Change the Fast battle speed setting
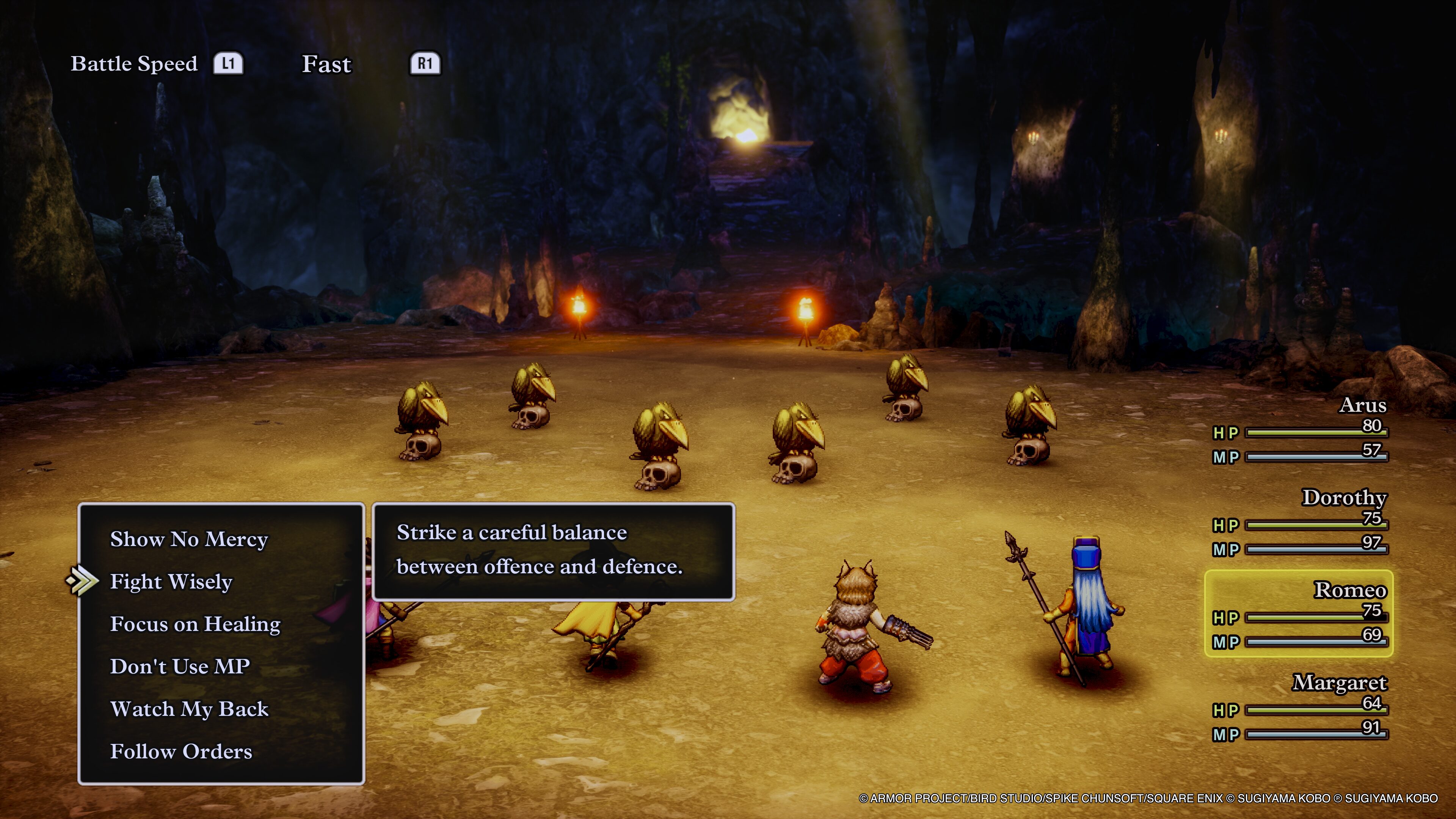This screenshot has width=1456, height=819. [327, 64]
